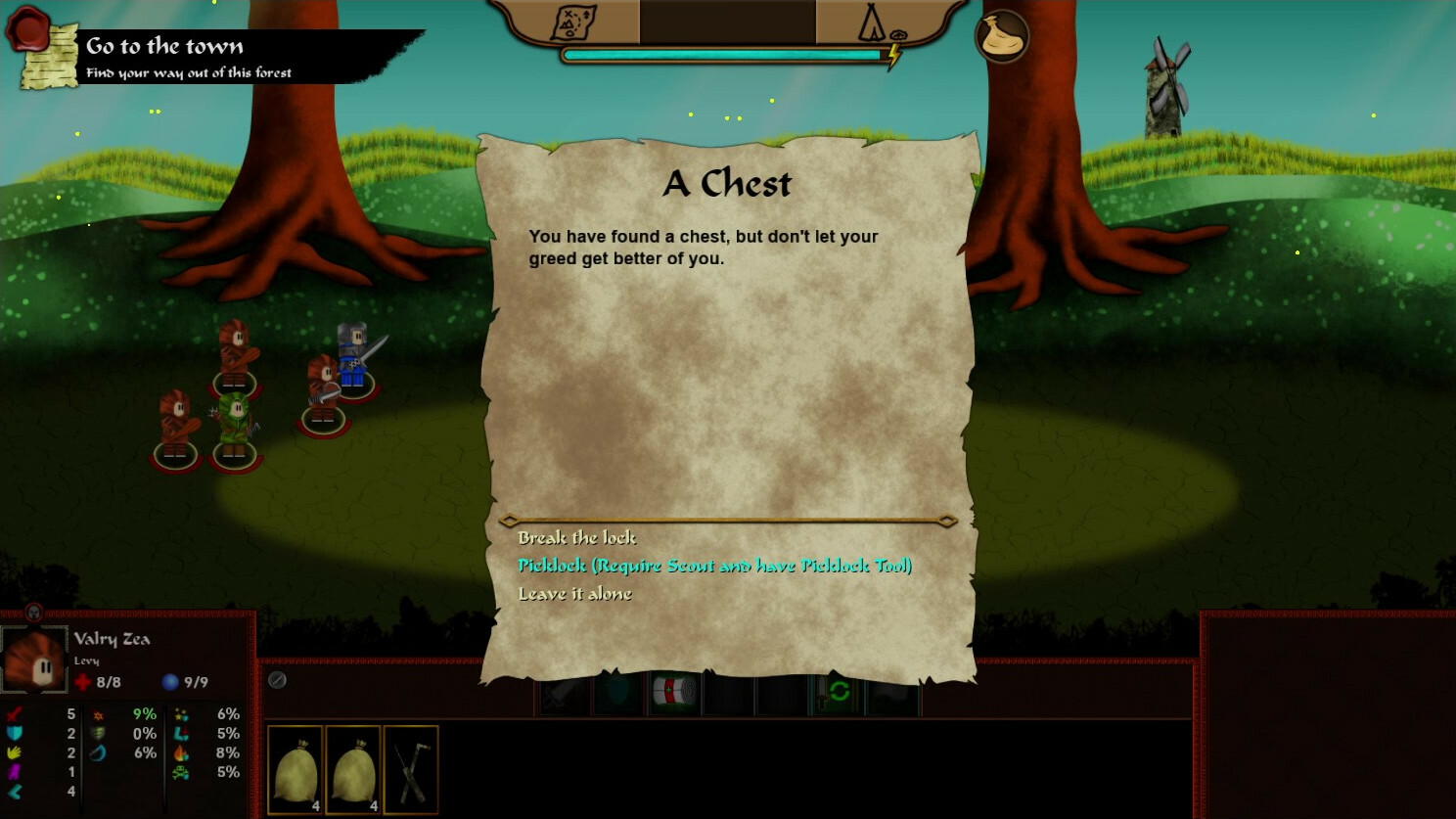Screen dimensions: 1456x819
Task: Click the green regroup arrows in the action bar
Action: 838,692
